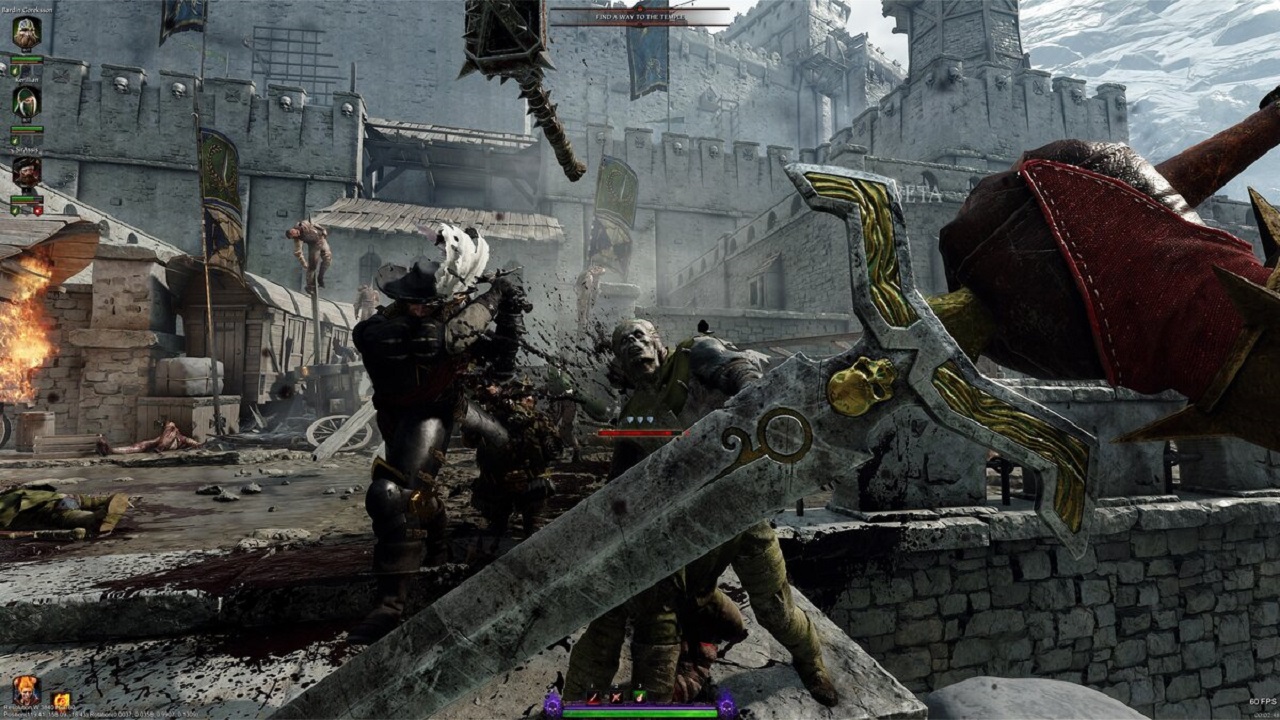Click the fiery orange buff icon

tap(61, 701)
